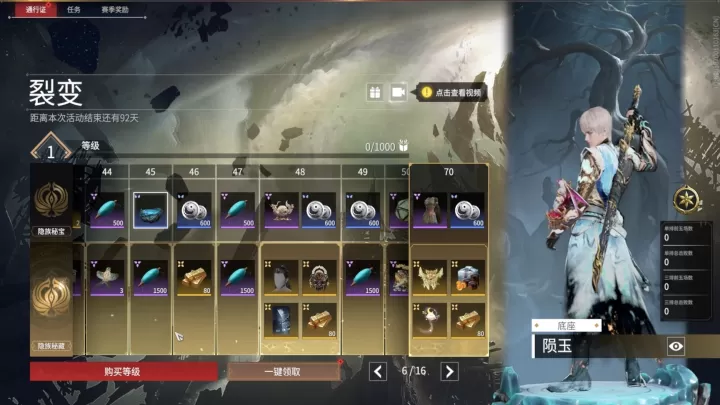
Task: Select the 通行证 (Battle Pass) tab
Action: point(39,8)
